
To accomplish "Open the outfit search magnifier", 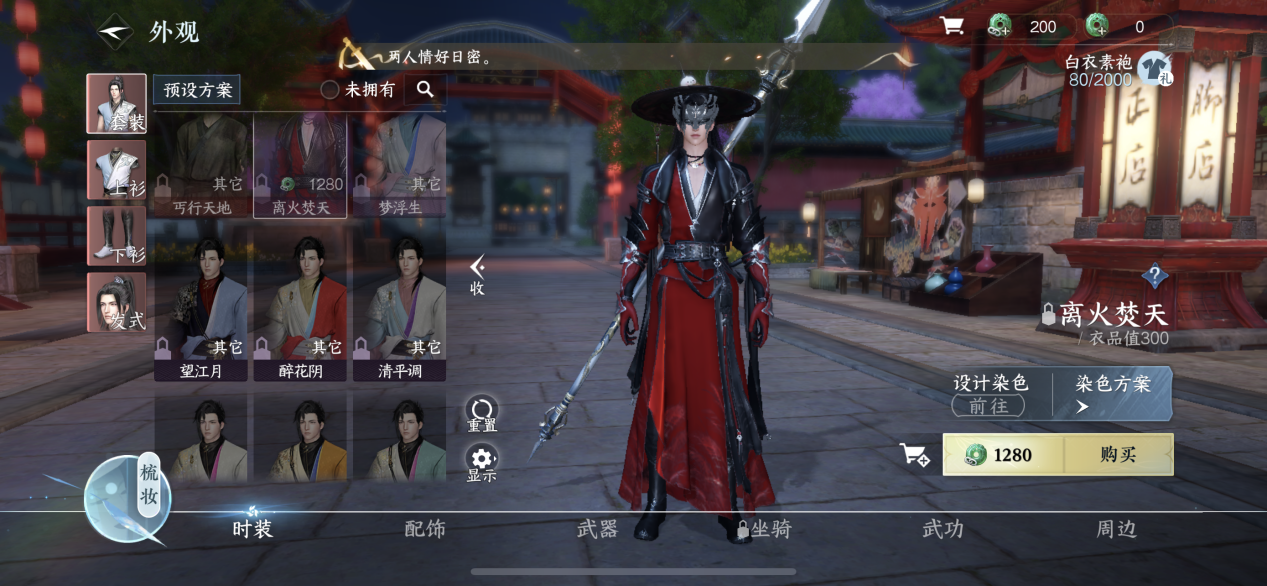I will pos(425,90).
